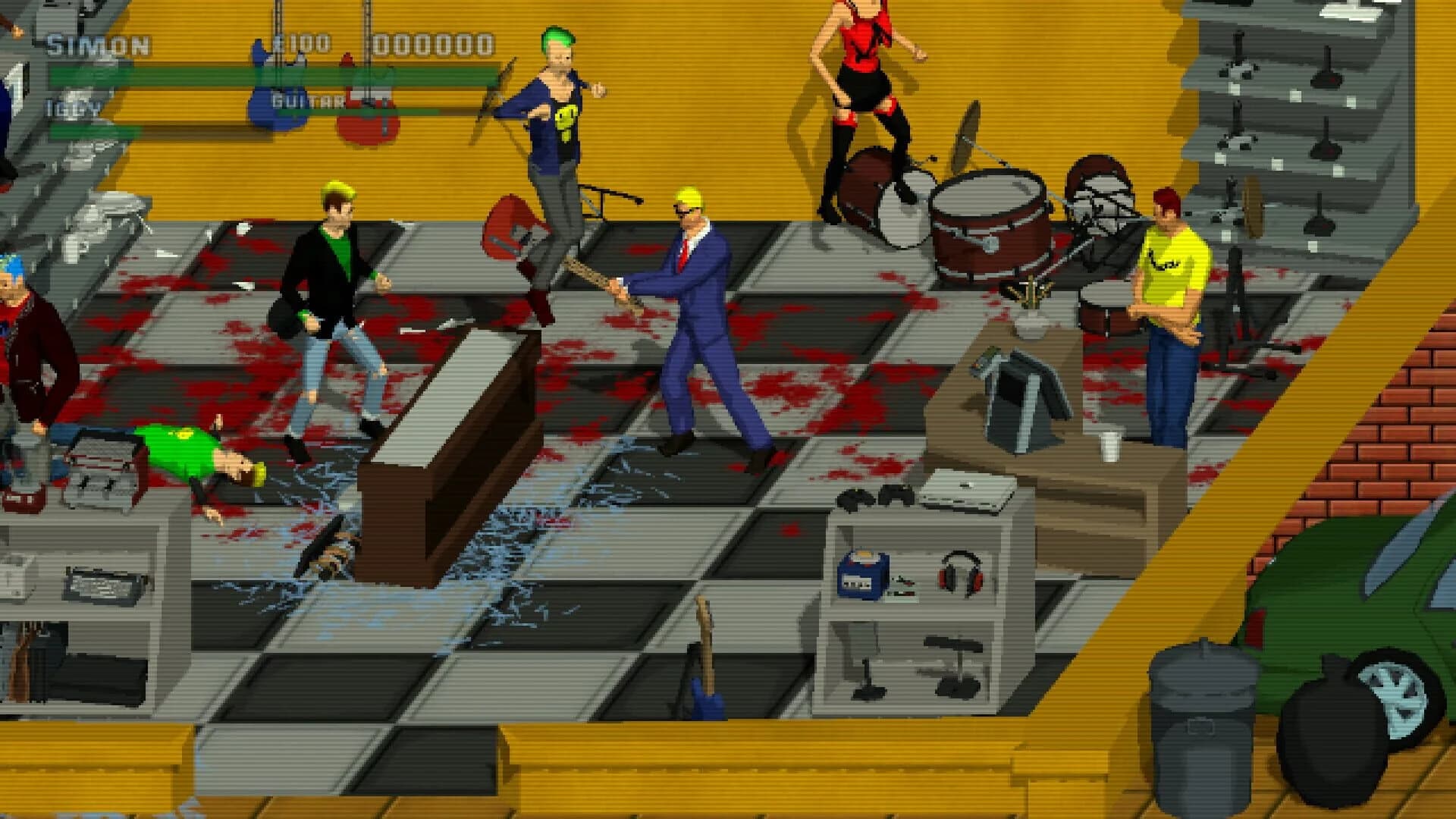The image size is (1456, 819).
Task: Toggle the £100 money counter display
Action: coord(300,43)
